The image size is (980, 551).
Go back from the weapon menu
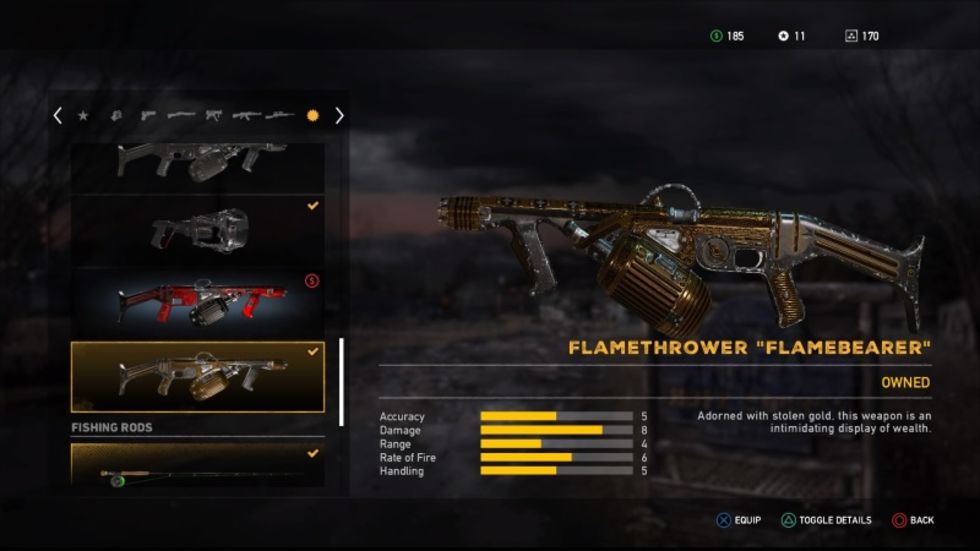[913, 520]
